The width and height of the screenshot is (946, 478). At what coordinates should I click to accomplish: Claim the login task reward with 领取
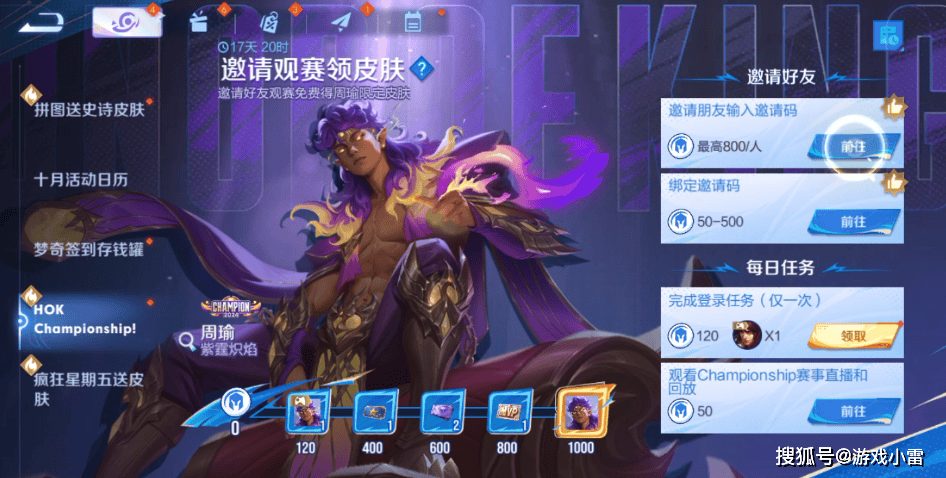pos(853,335)
